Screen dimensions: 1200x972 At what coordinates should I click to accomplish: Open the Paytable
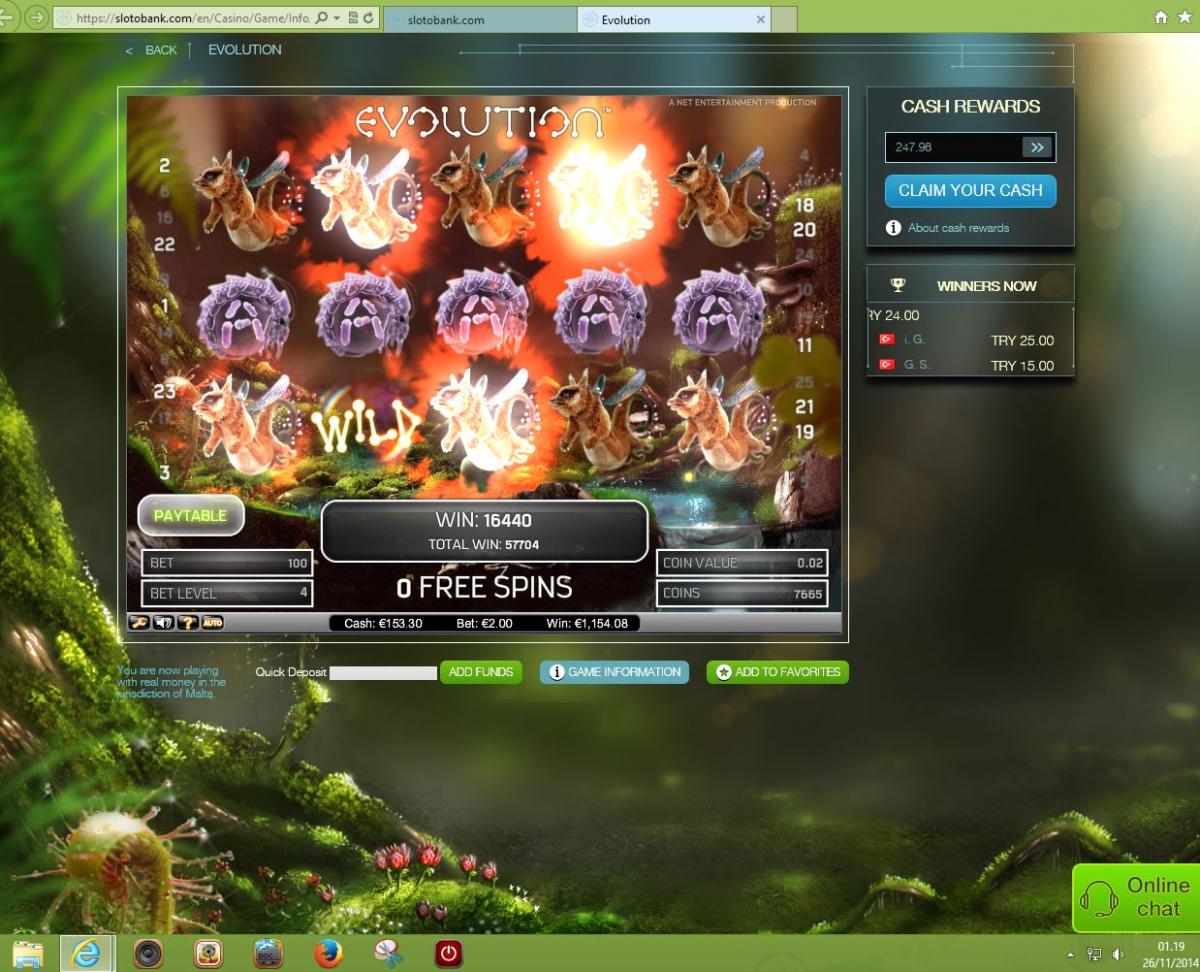click(190, 515)
